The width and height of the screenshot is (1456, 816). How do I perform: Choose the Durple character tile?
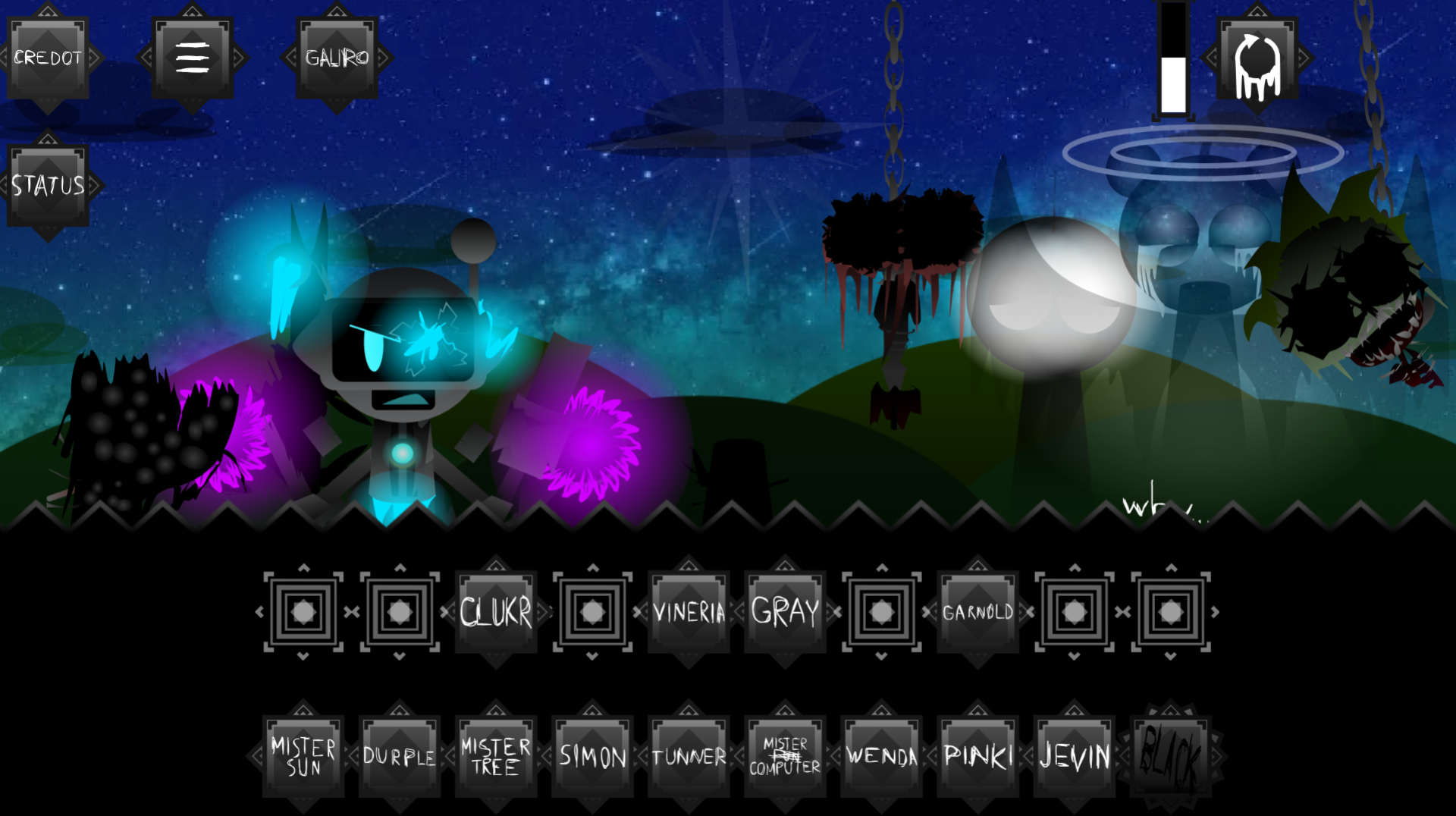tap(400, 756)
